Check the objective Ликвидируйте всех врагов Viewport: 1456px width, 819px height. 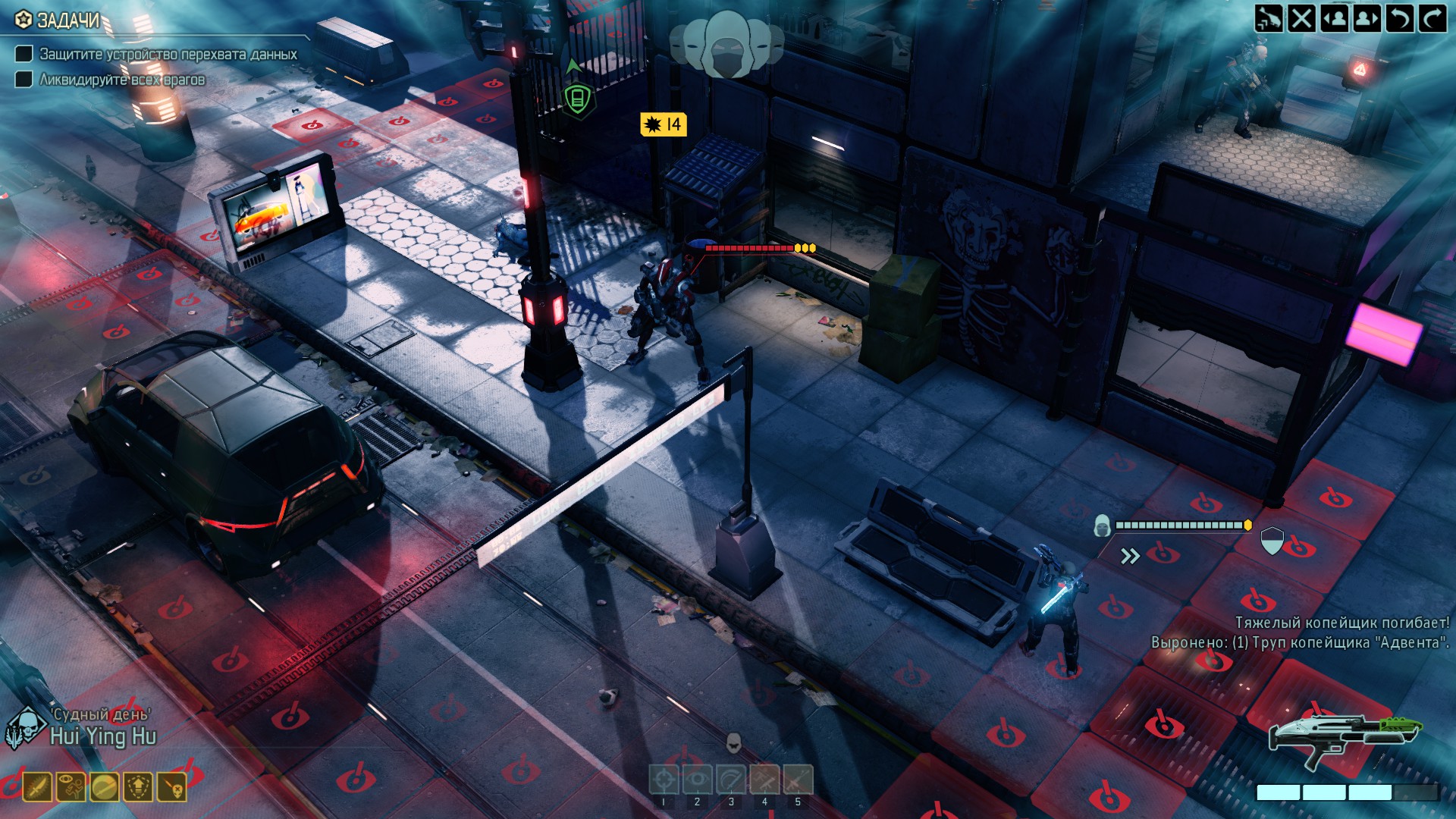coord(24,77)
